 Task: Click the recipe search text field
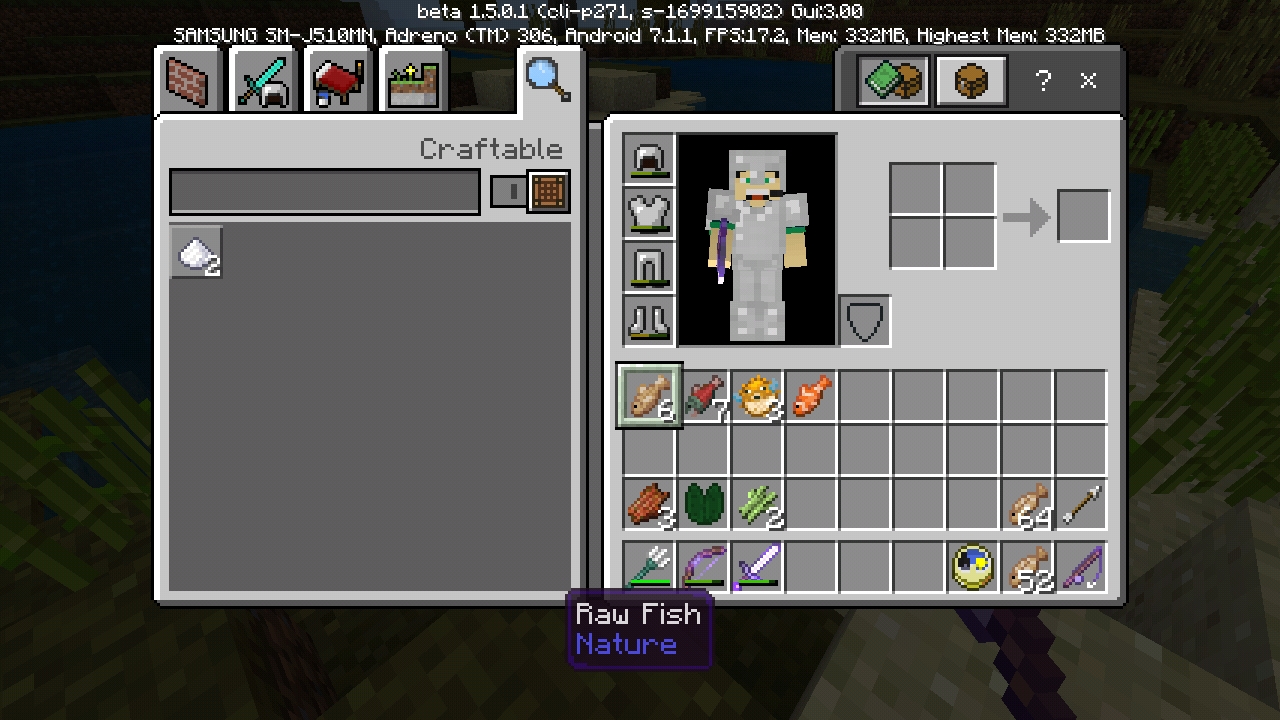point(324,191)
